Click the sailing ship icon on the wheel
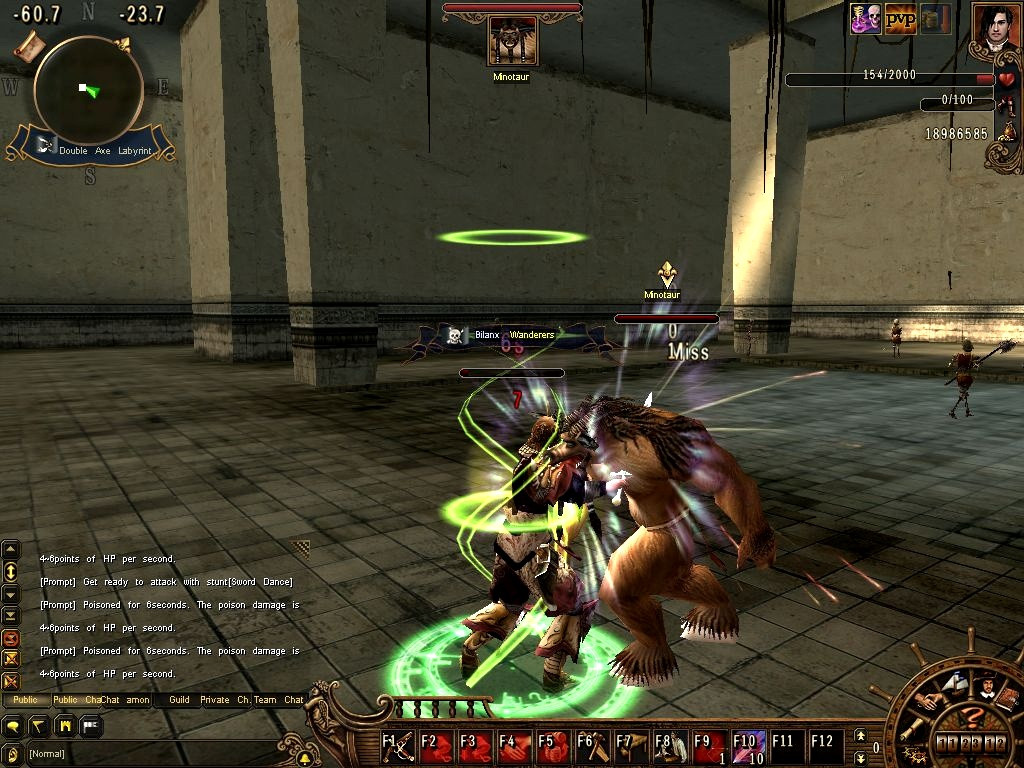The image size is (1024, 768). click(953, 686)
